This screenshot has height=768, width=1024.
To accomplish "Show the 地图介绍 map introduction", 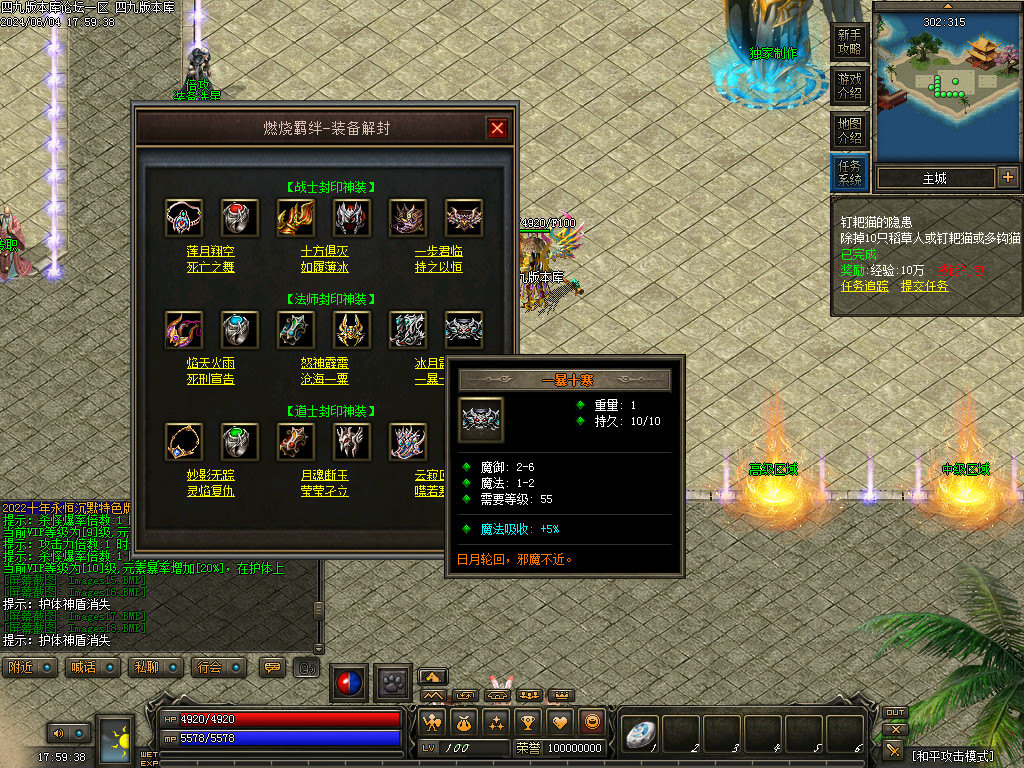I will tap(849, 130).
